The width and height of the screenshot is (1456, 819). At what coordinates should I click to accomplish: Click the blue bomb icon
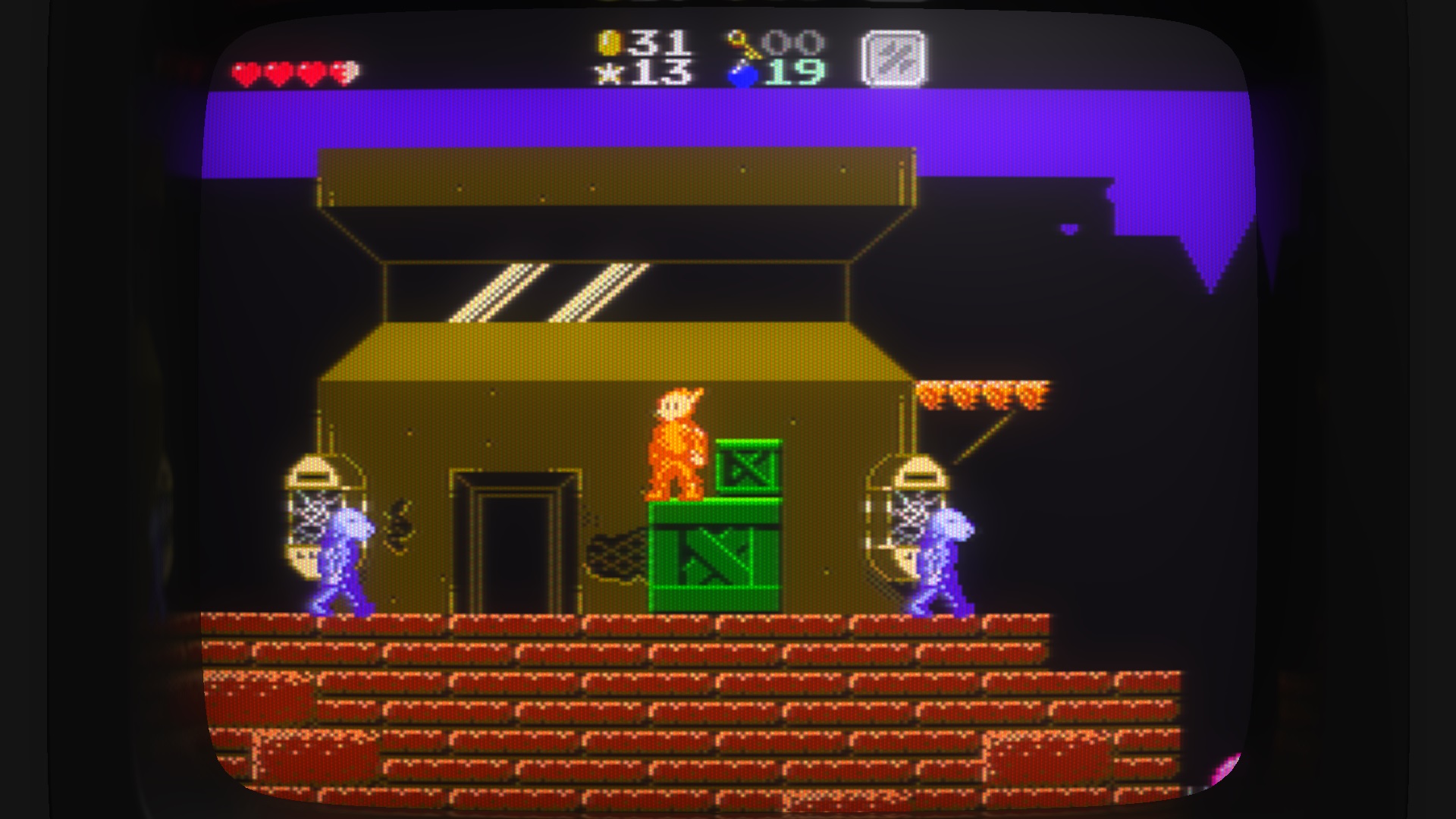point(742,74)
